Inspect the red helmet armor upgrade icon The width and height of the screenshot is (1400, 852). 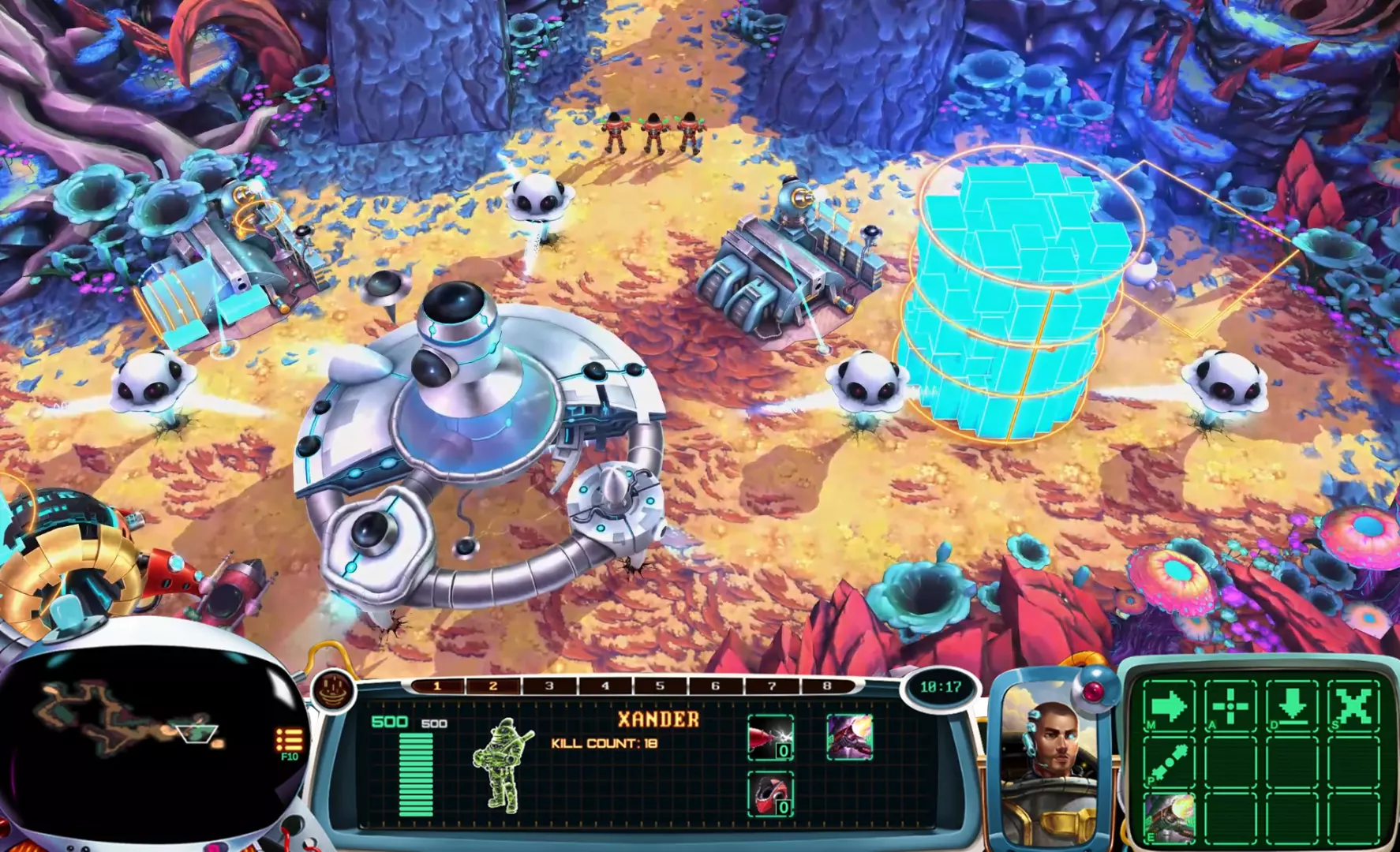coord(770,794)
